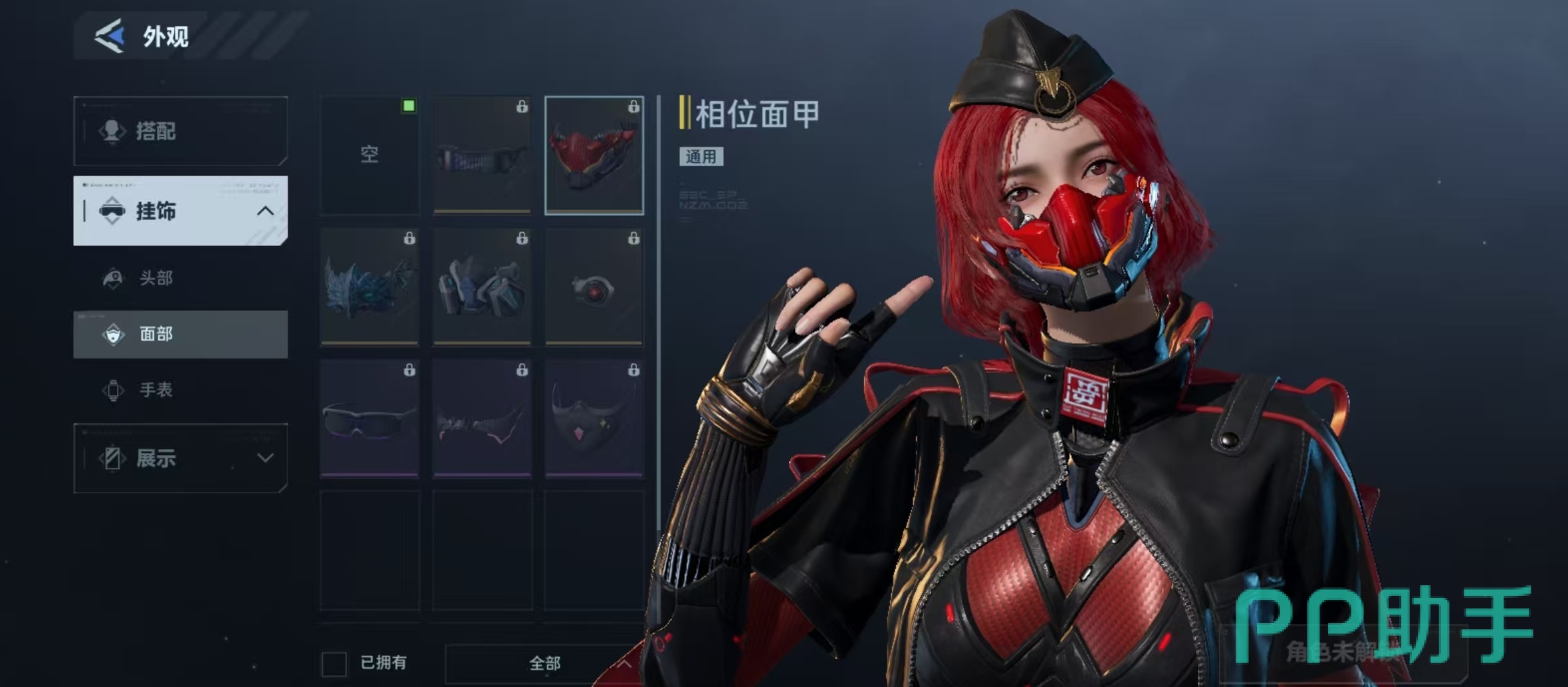The image size is (1568, 687).
Task: Choose the black face mask with pink gem
Action: (594, 418)
